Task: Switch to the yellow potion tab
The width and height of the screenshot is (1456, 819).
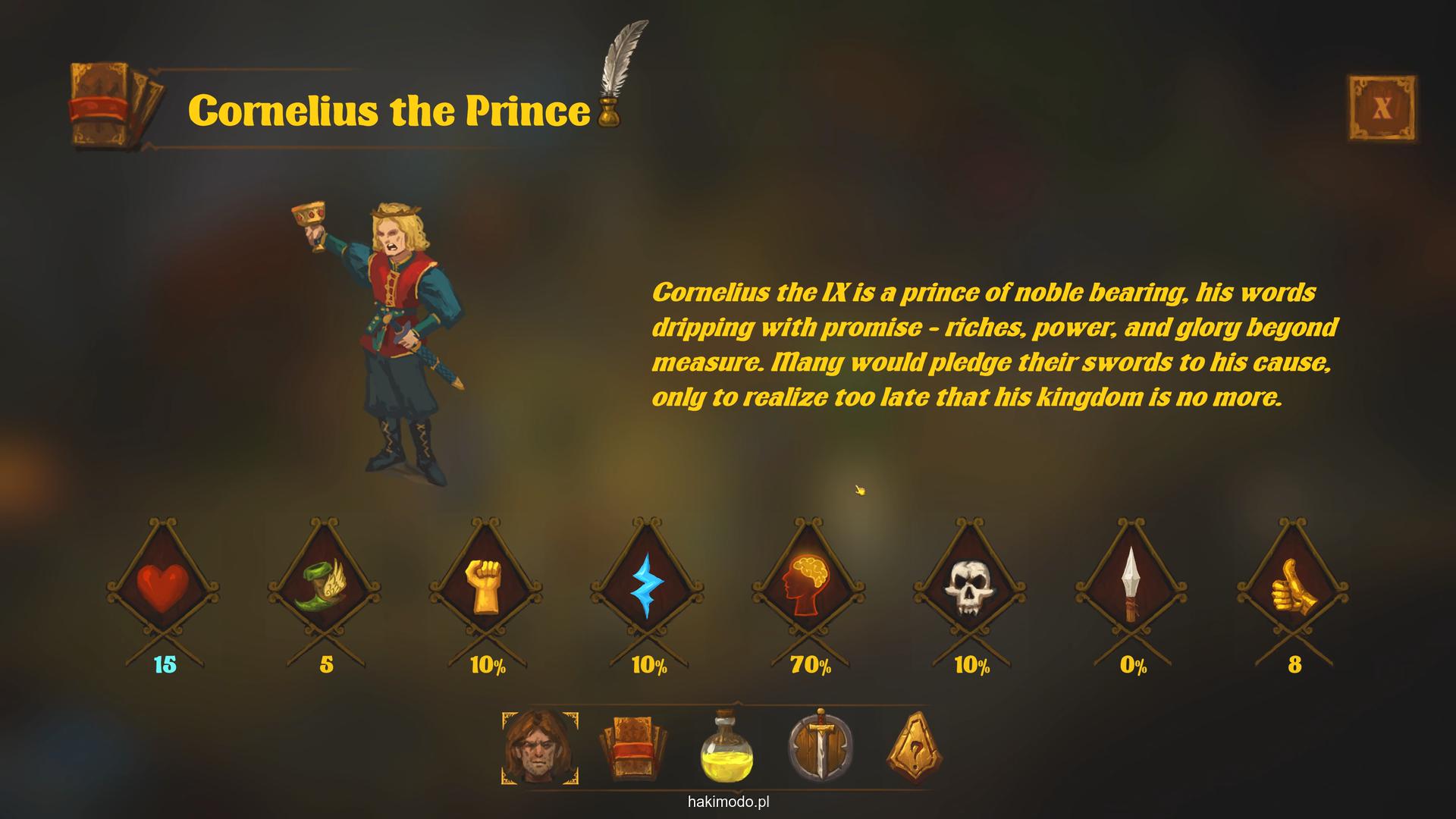Action: [x=726, y=748]
